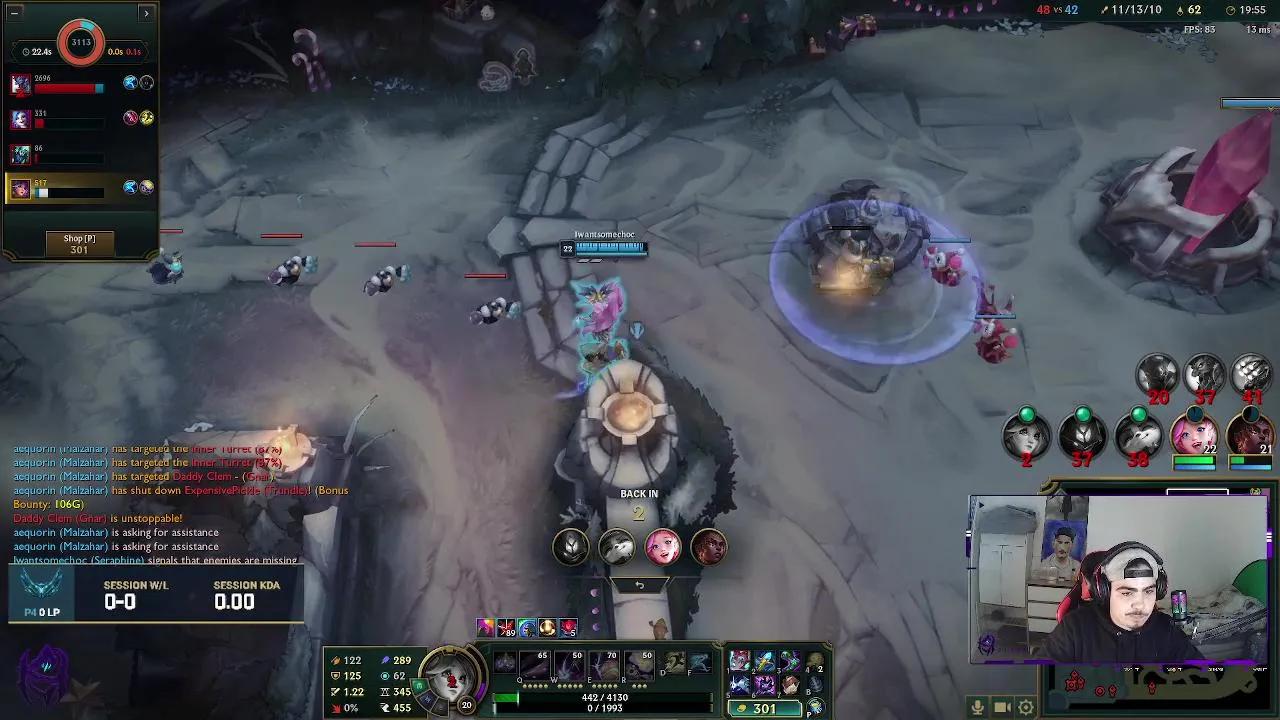Click the summoner spell in slot D
Image resolution: width=1280 pixels, height=720 pixels.
coord(672,661)
